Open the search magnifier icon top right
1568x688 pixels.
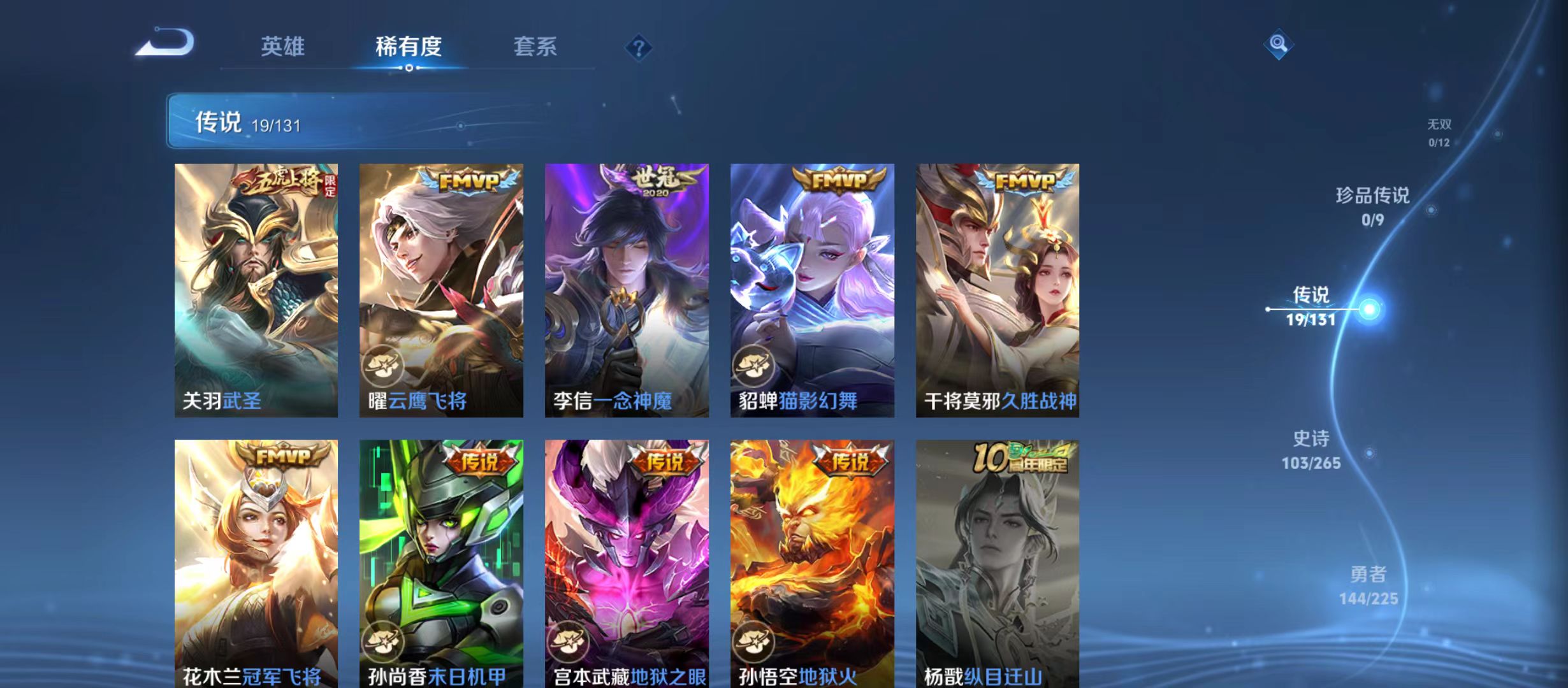coord(1279,45)
